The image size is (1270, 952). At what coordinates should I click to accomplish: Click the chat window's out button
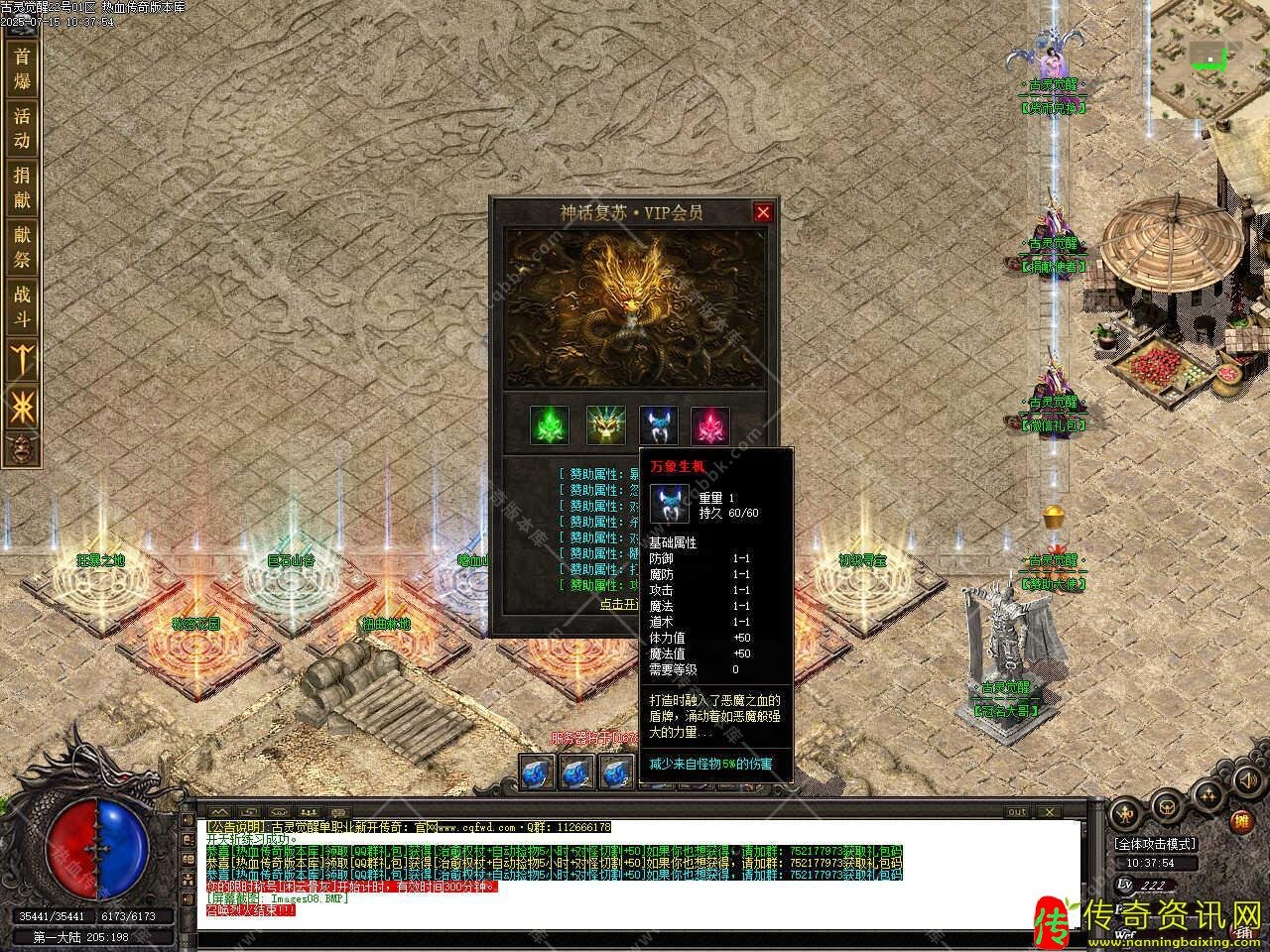tap(1017, 812)
